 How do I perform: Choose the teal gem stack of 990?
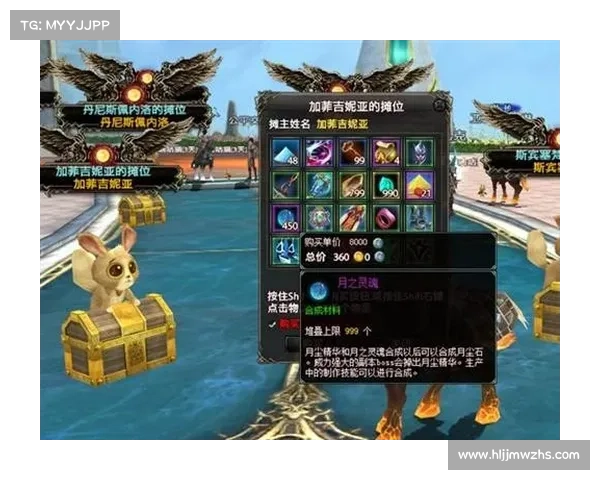(x=386, y=185)
